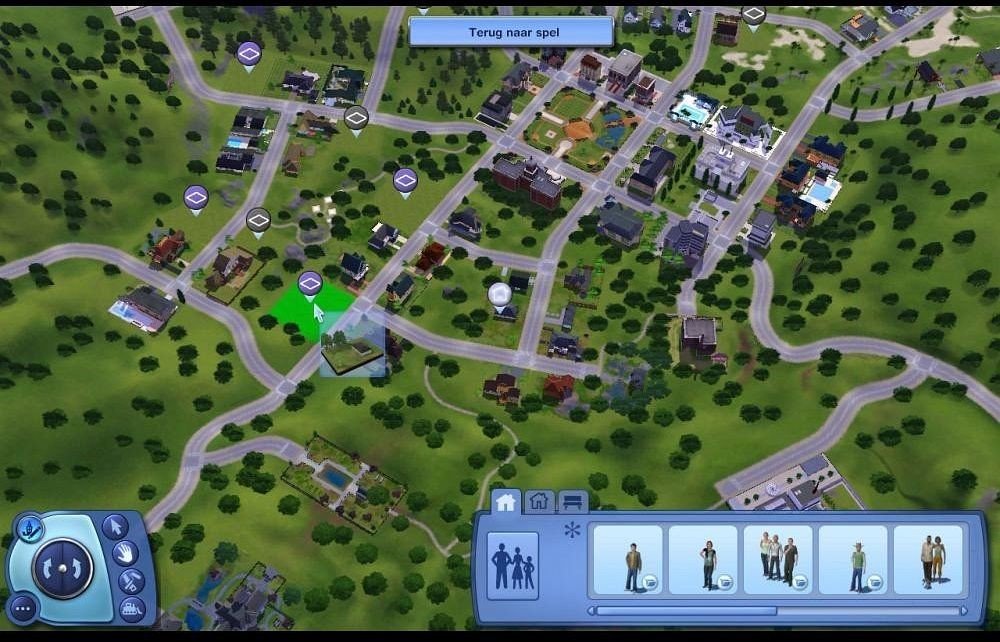The width and height of the screenshot is (1000, 642).
Task: Click the camera rotate control dial
Action: [x=61, y=568]
